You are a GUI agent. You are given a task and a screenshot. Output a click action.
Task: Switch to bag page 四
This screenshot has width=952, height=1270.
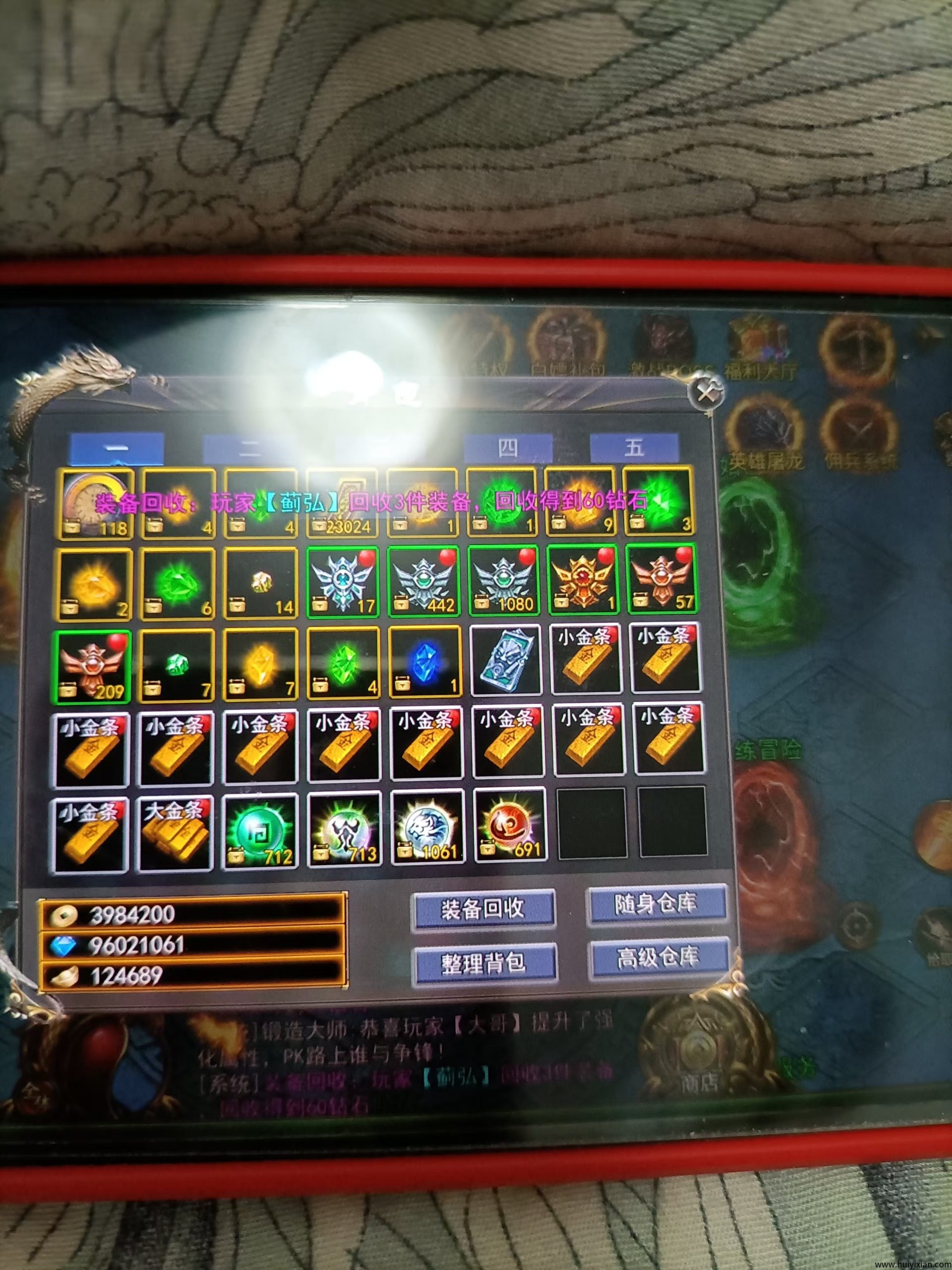point(507,448)
